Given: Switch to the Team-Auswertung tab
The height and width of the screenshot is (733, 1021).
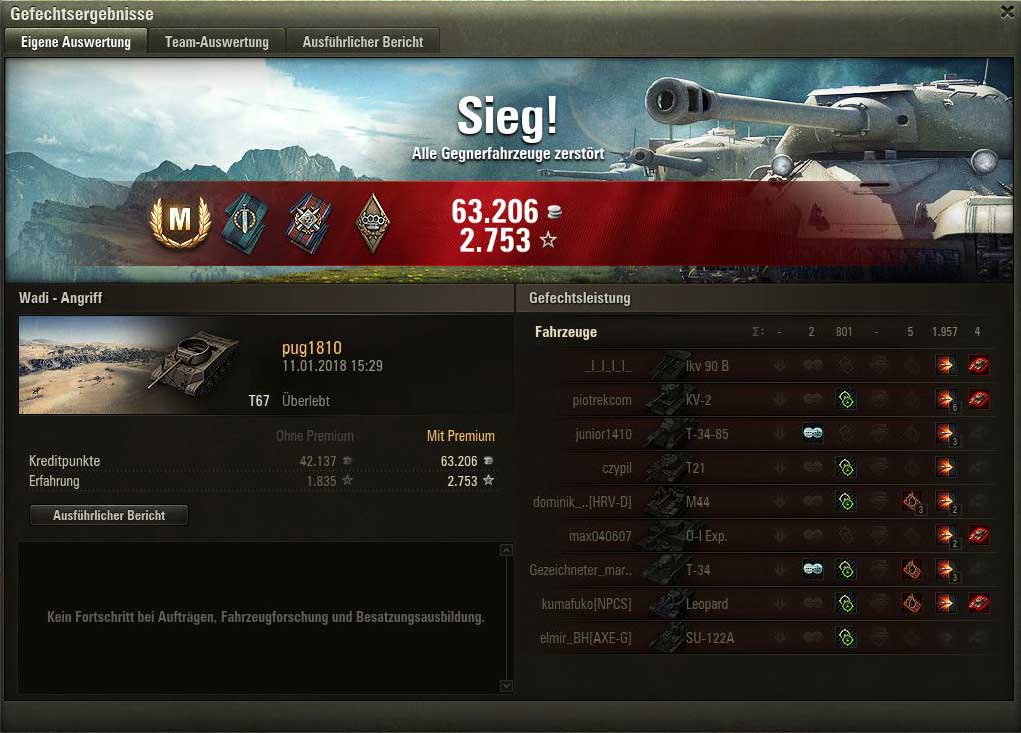Looking at the screenshot, I should point(217,42).
